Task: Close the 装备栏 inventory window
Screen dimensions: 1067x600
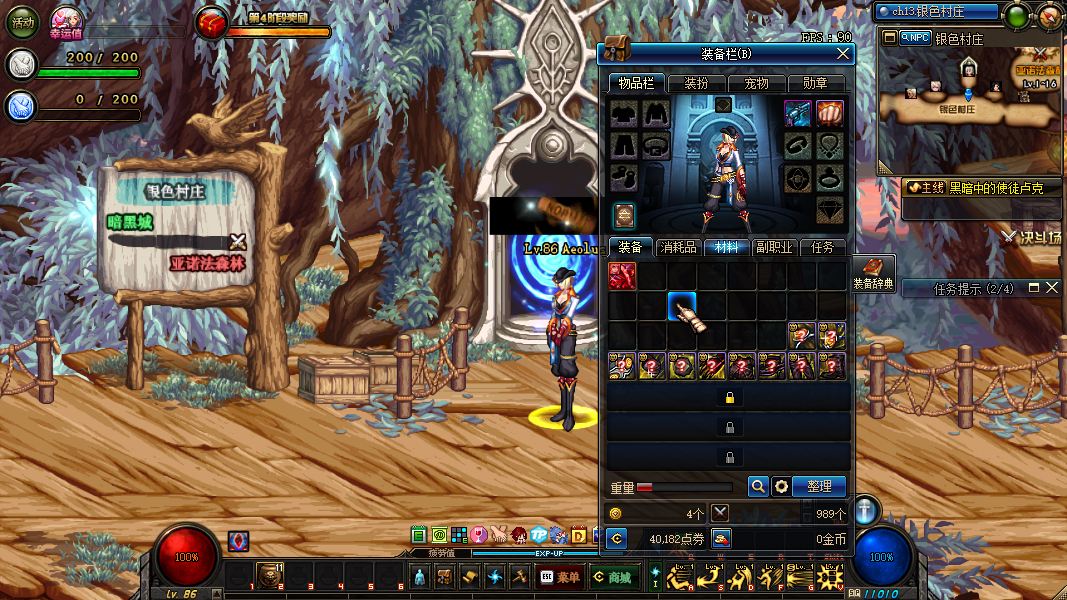Action: [843, 53]
